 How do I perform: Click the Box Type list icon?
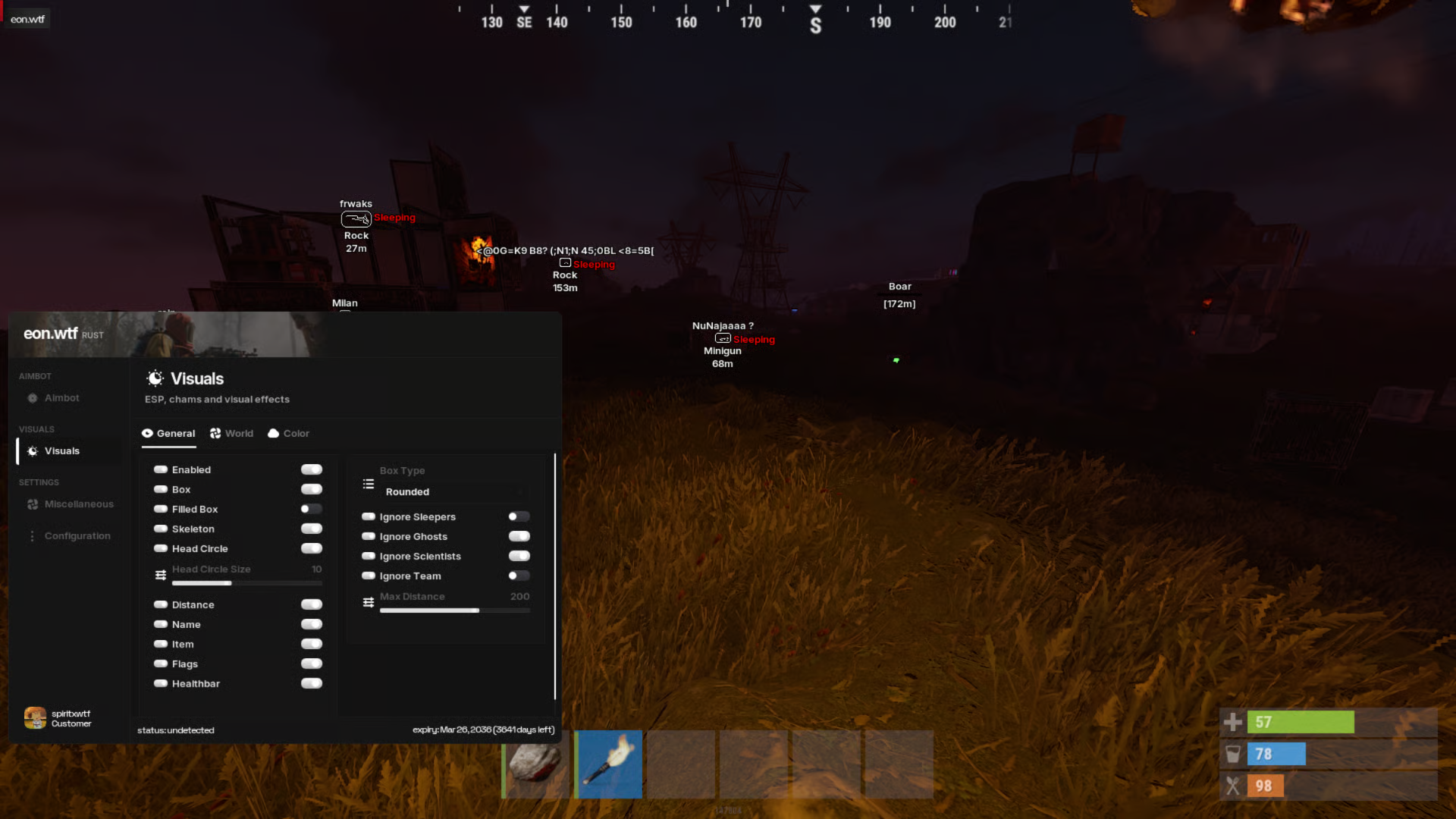[368, 483]
